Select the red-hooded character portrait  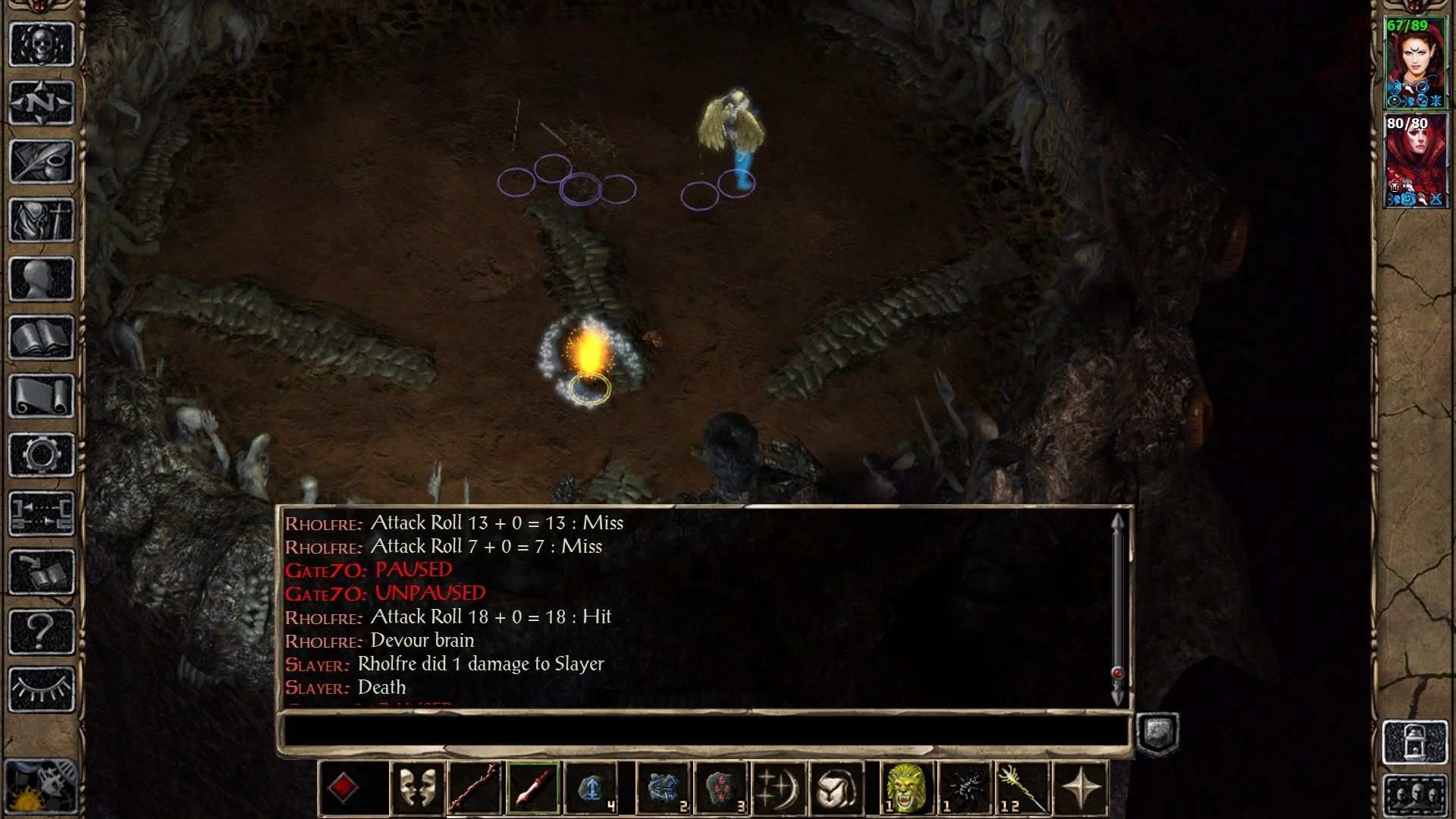coord(1415,161)
